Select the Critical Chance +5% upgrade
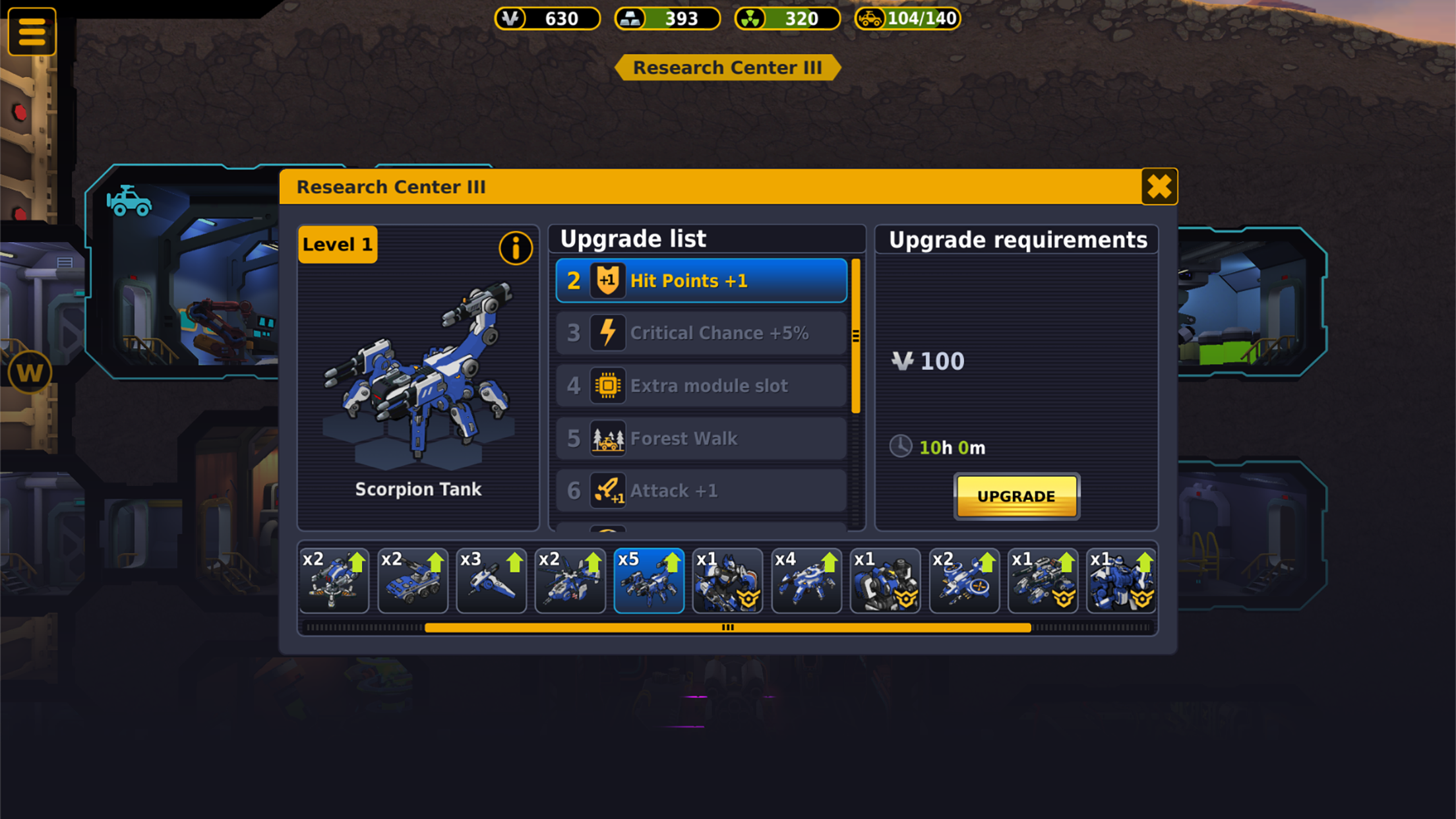 point(700,332)
